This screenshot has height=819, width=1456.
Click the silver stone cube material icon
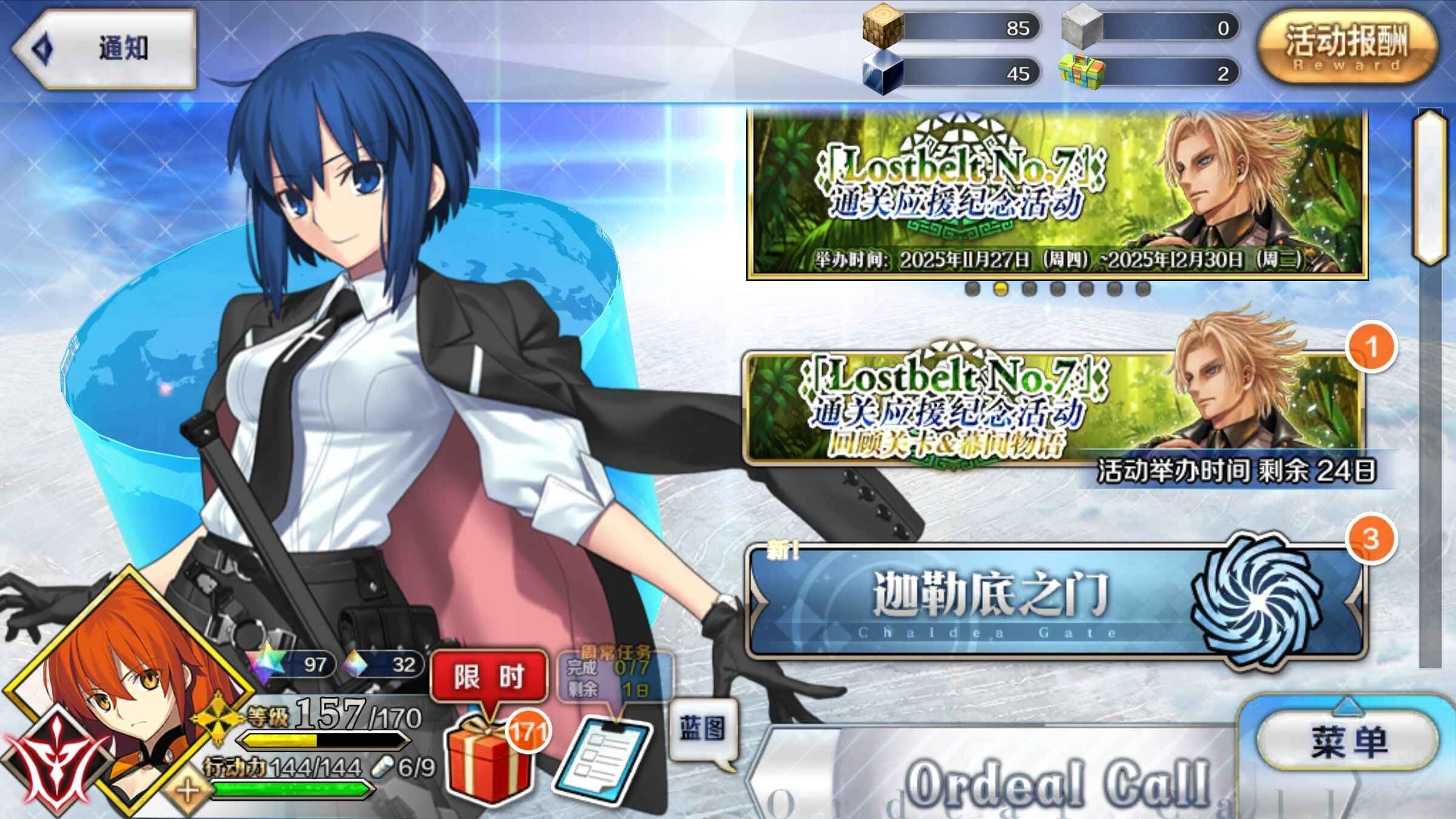coord(1081,27)
